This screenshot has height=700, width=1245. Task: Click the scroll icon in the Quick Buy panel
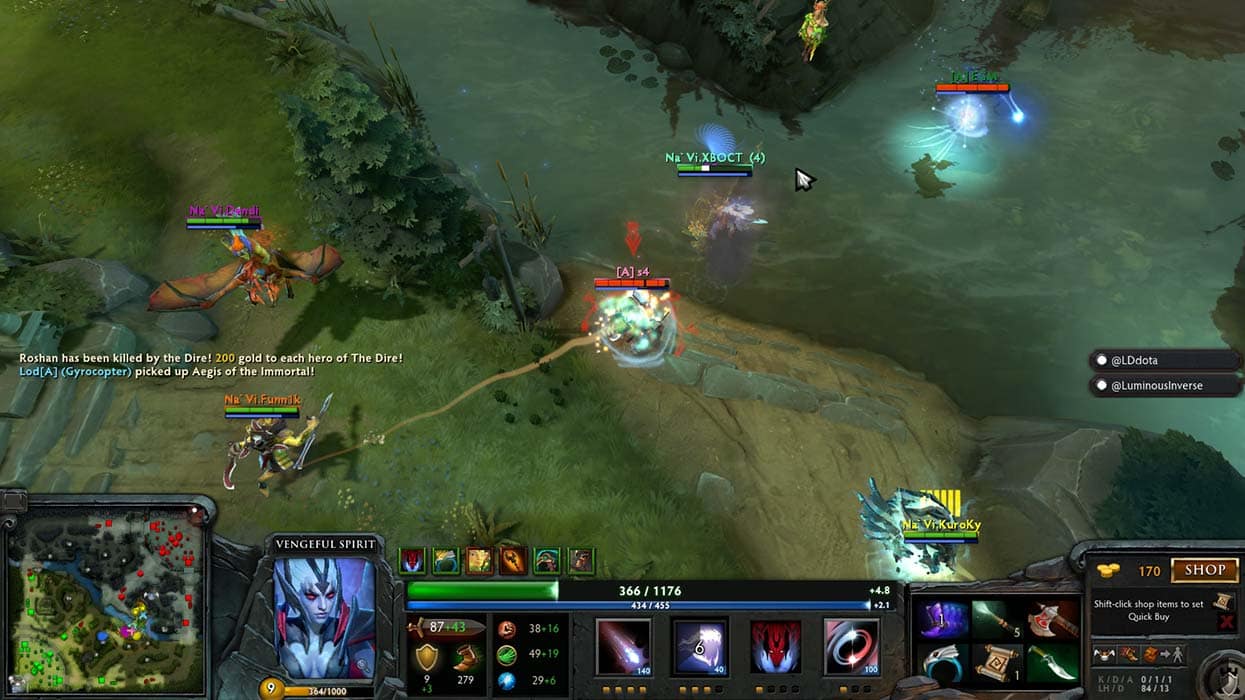[x=1223, y=601]
